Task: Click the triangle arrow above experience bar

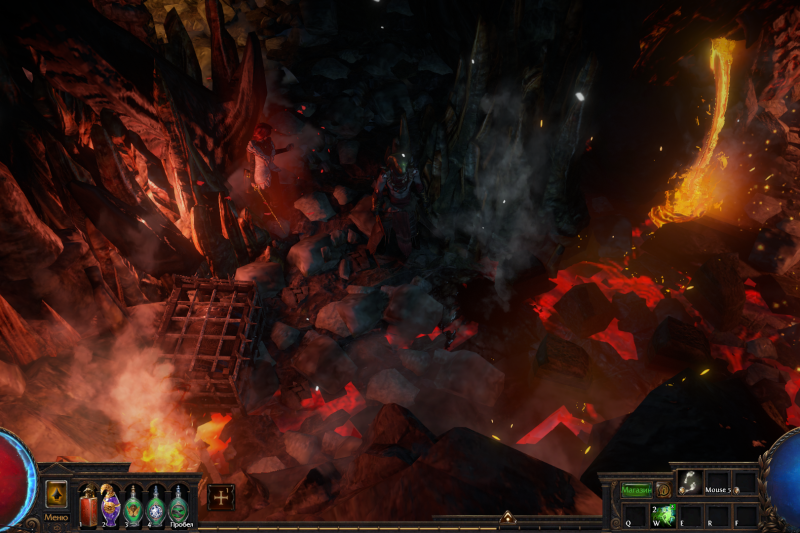Action: [x=507, y=517]
